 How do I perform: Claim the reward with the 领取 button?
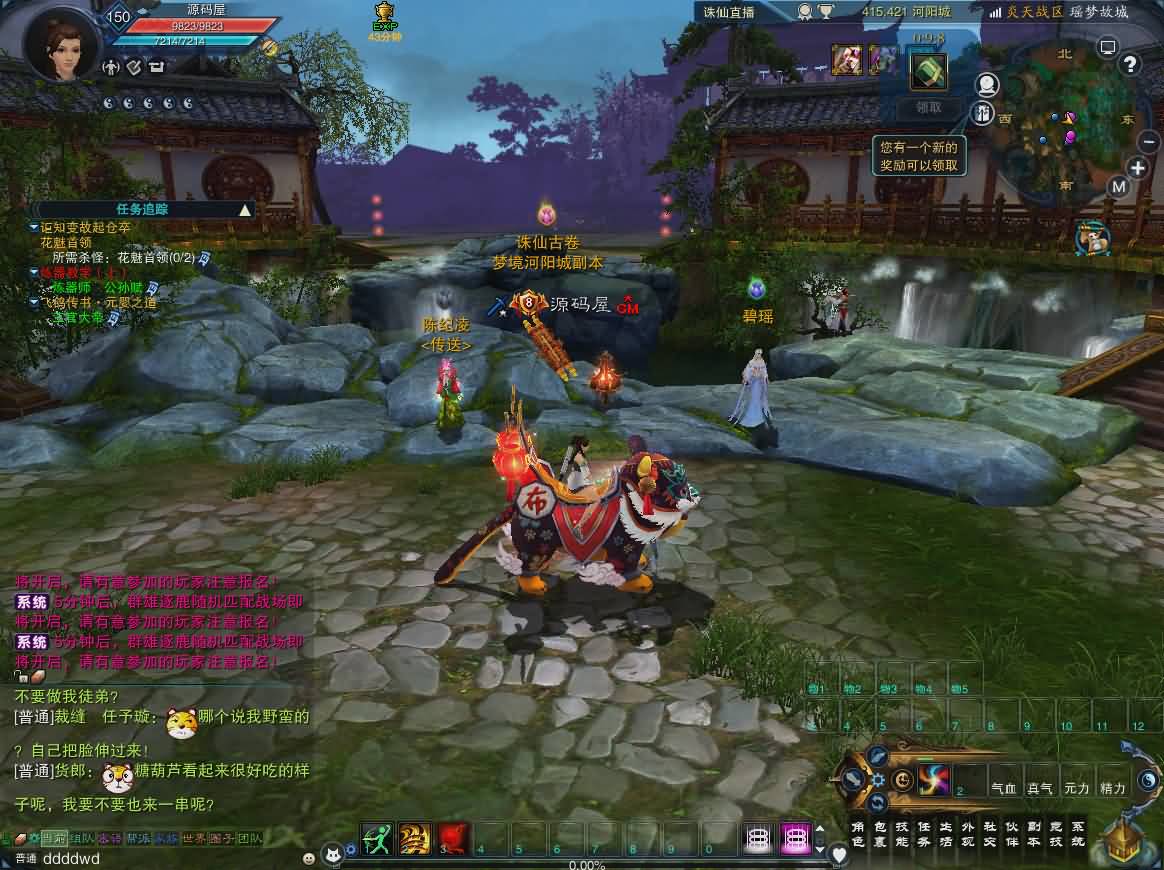coord(928,107)
